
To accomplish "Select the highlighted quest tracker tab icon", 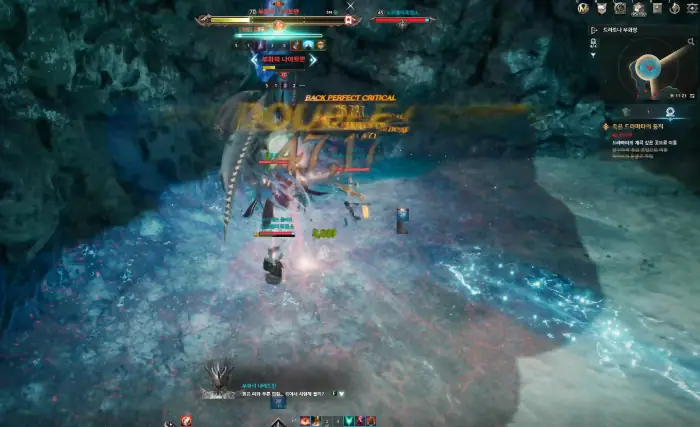I will (x=668, y=112).
